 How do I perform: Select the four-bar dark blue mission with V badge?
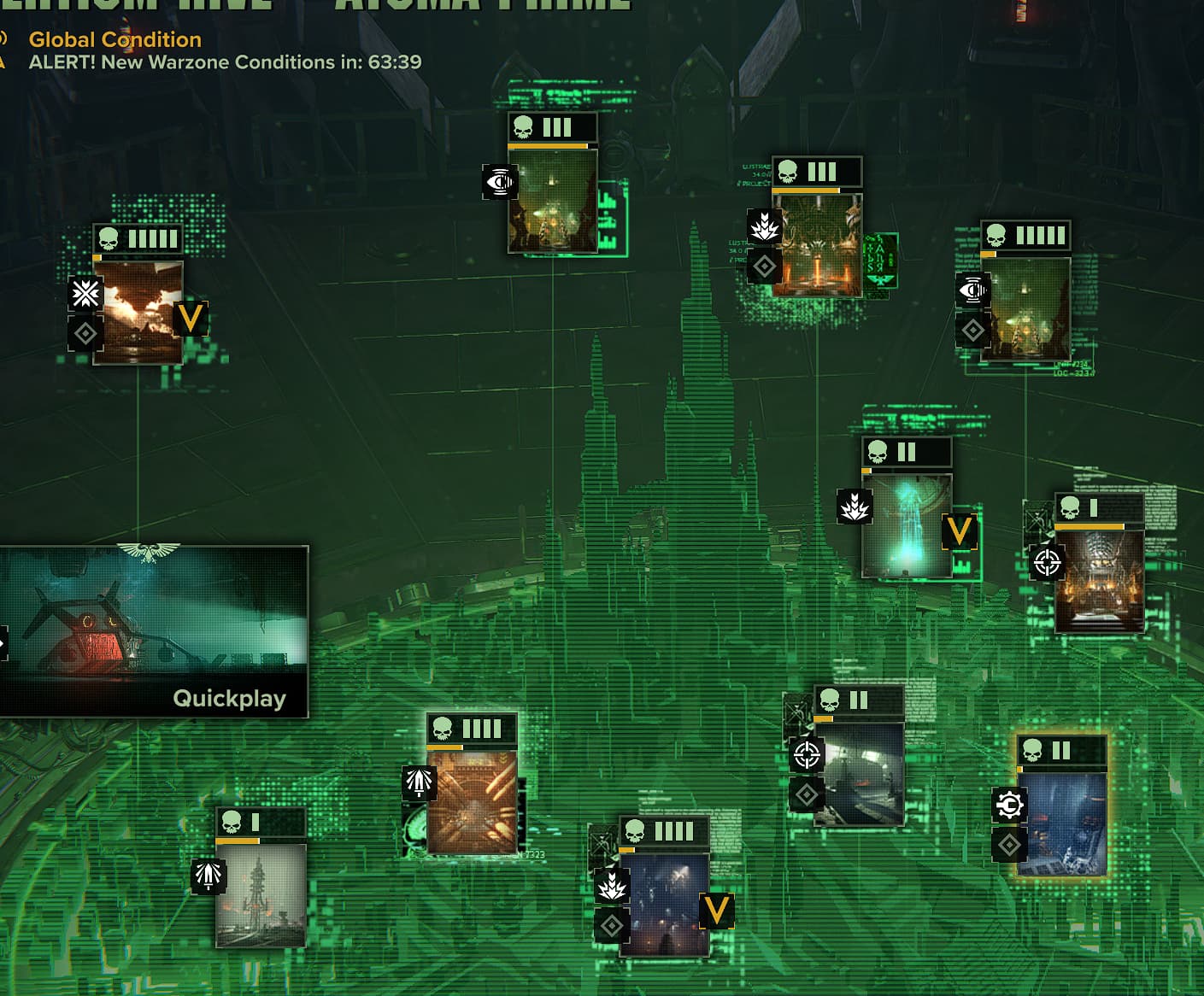coord(664,904)
